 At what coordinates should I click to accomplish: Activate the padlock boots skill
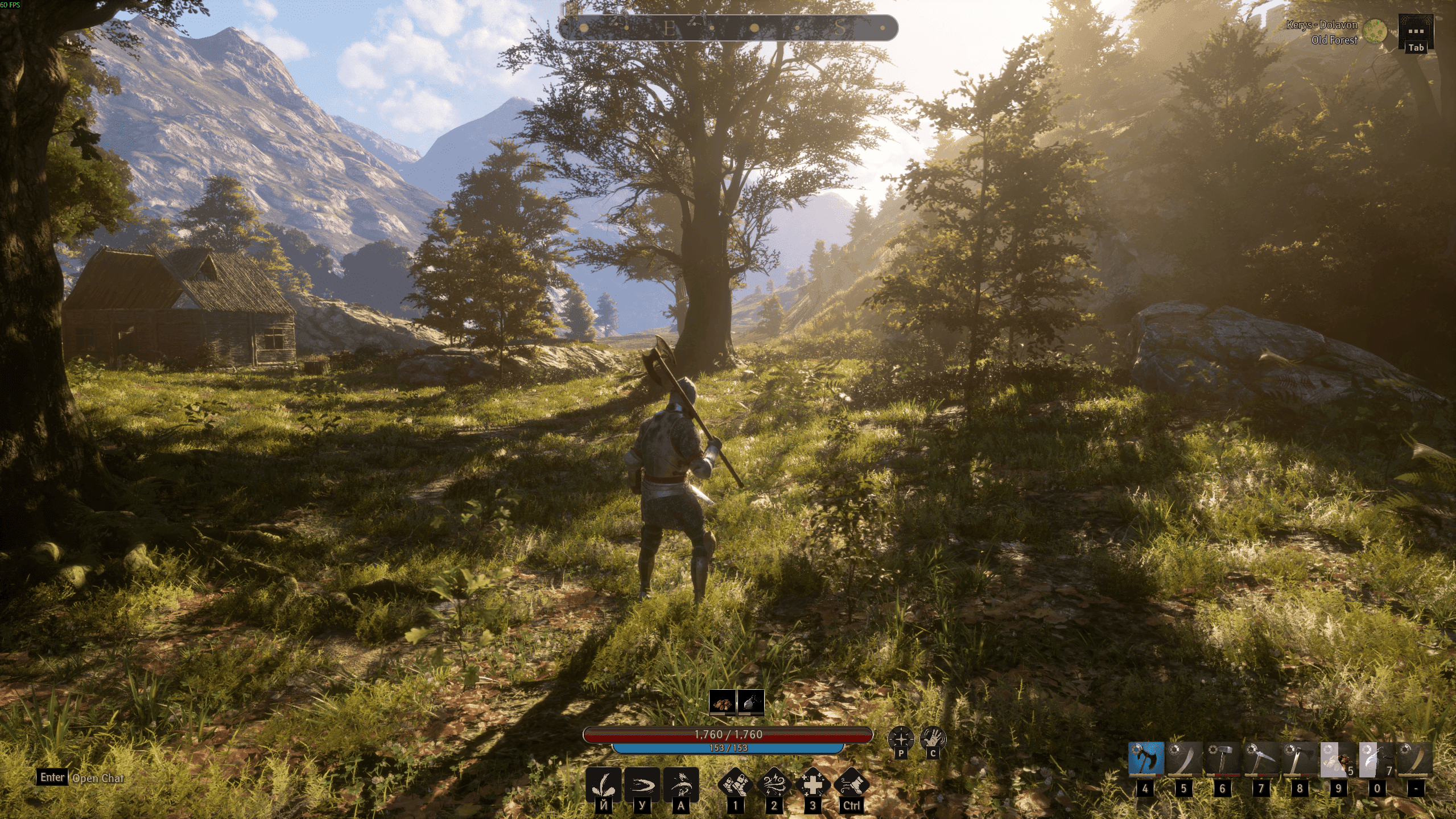[735, 784]
